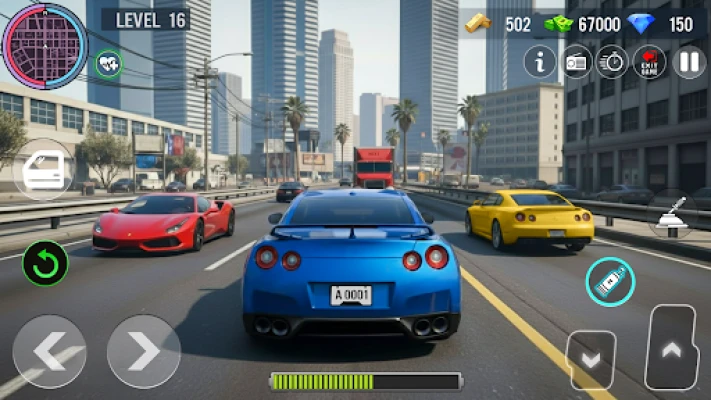Activate the stopwatch speed icon
The width and height of the screenshot is (711, 400).
(613, 62)
